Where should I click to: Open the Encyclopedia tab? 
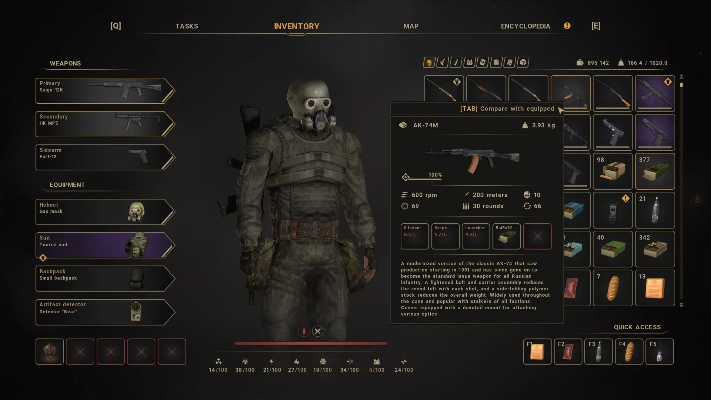click(x=526, y=26)
